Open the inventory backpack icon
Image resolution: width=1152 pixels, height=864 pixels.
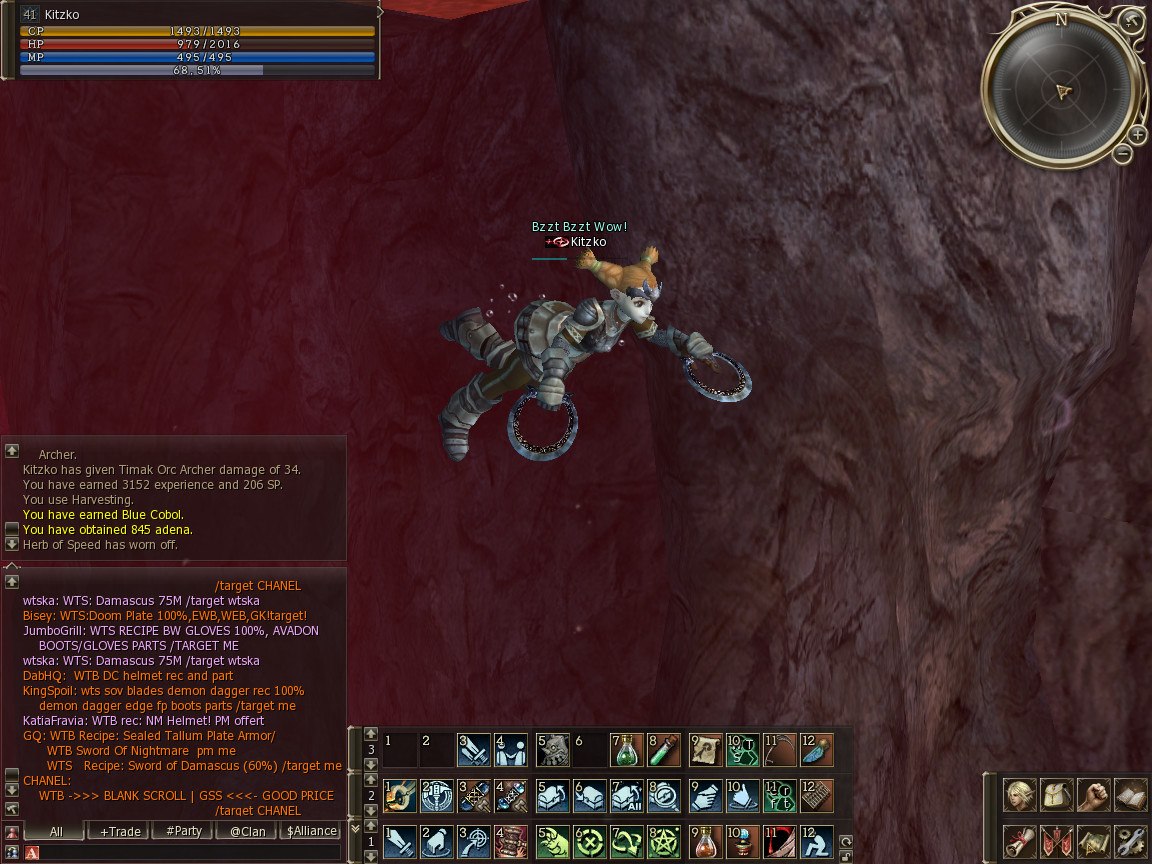pyautogui.click(x=1057, y=796)
